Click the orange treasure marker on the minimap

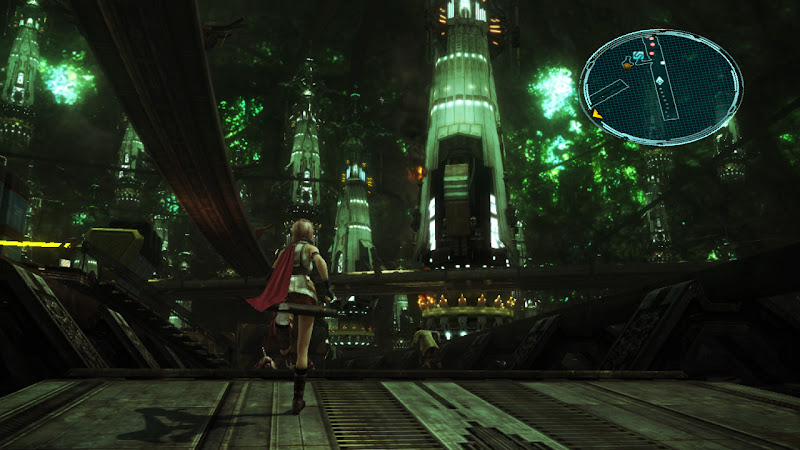[627, 64]
